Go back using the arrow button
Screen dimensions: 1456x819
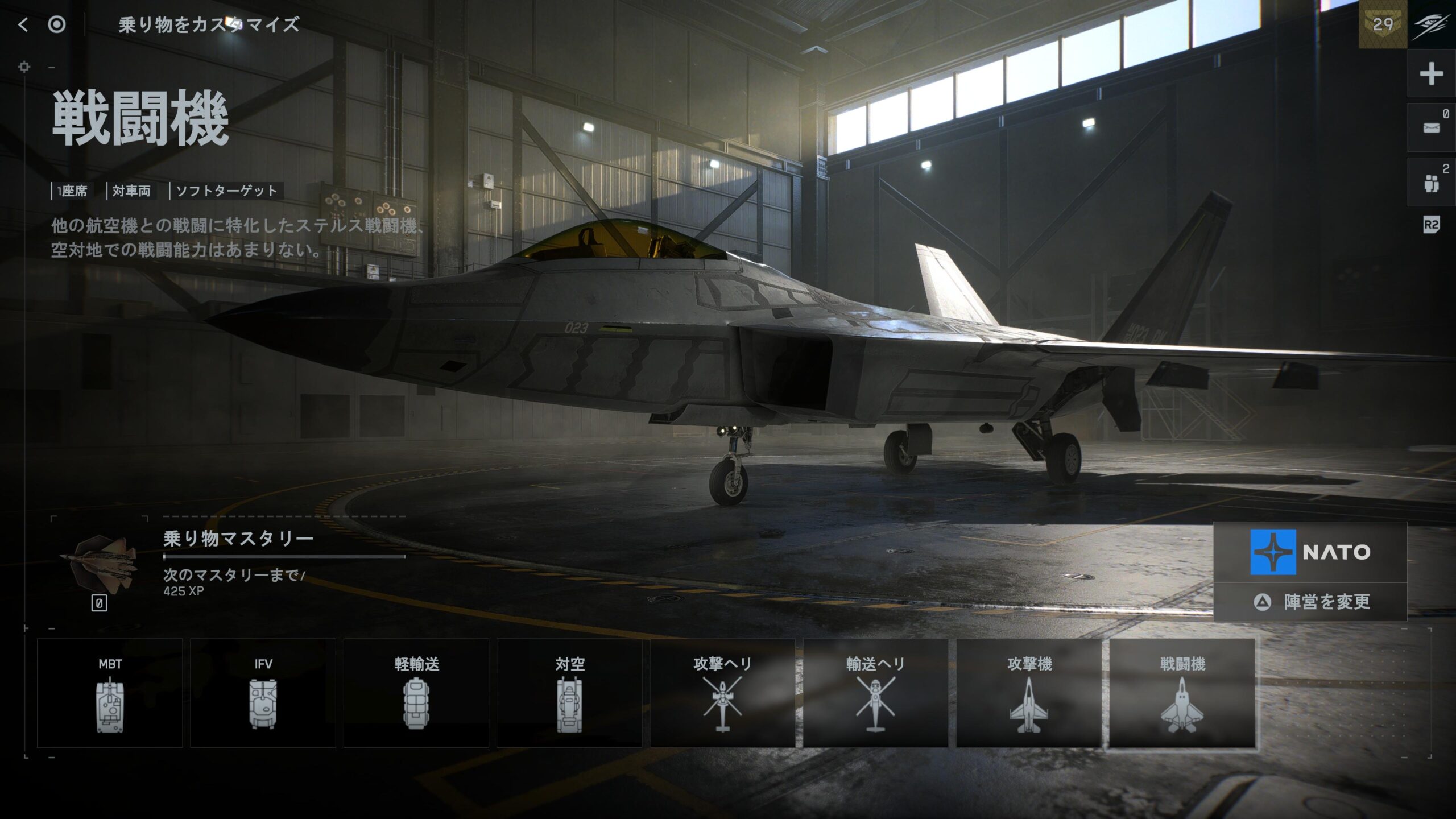(x=23, y=24)
